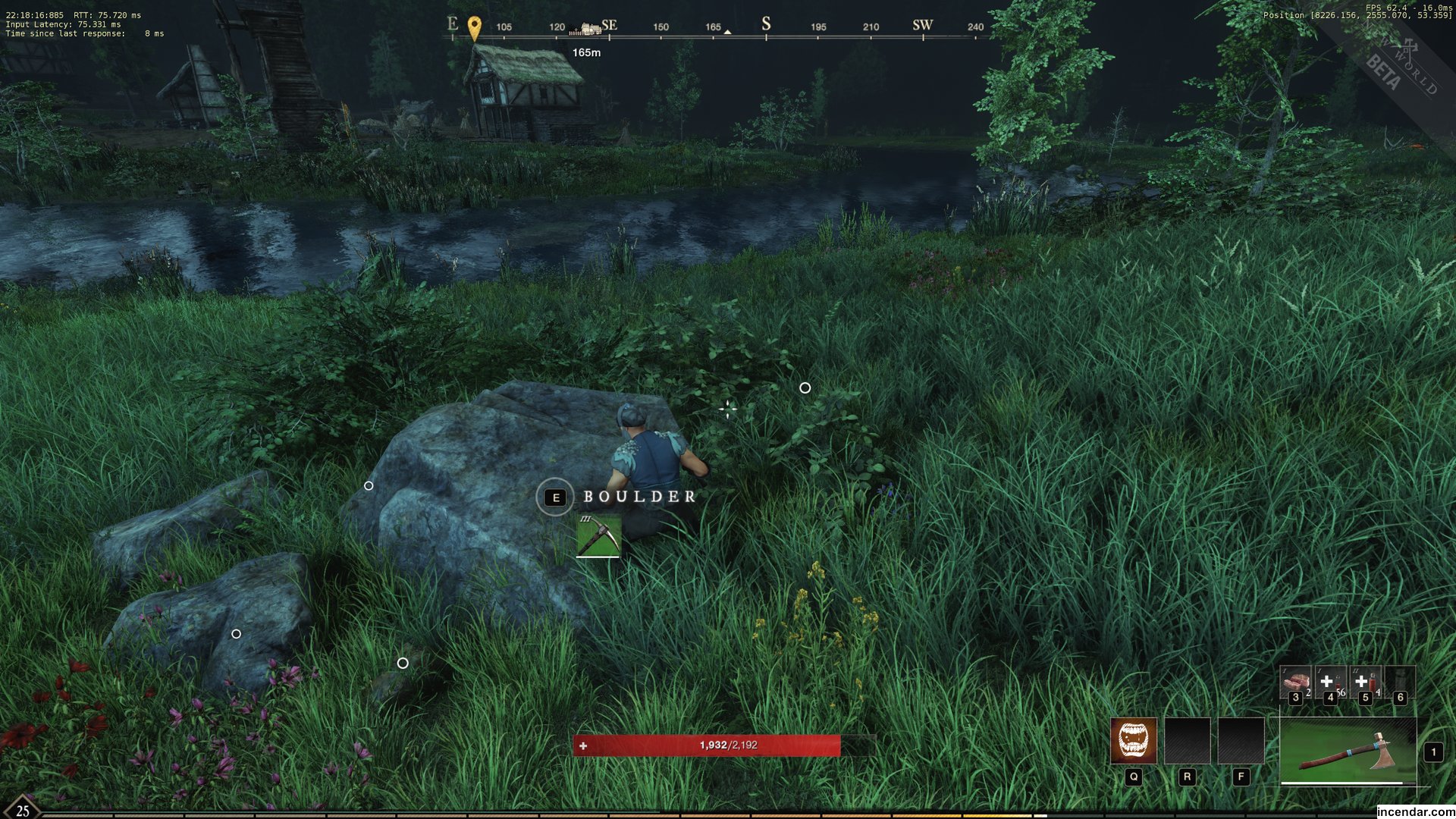The image size is (1456, 819).
Task: Click the settlement icon on the compass
Action: 589,29
